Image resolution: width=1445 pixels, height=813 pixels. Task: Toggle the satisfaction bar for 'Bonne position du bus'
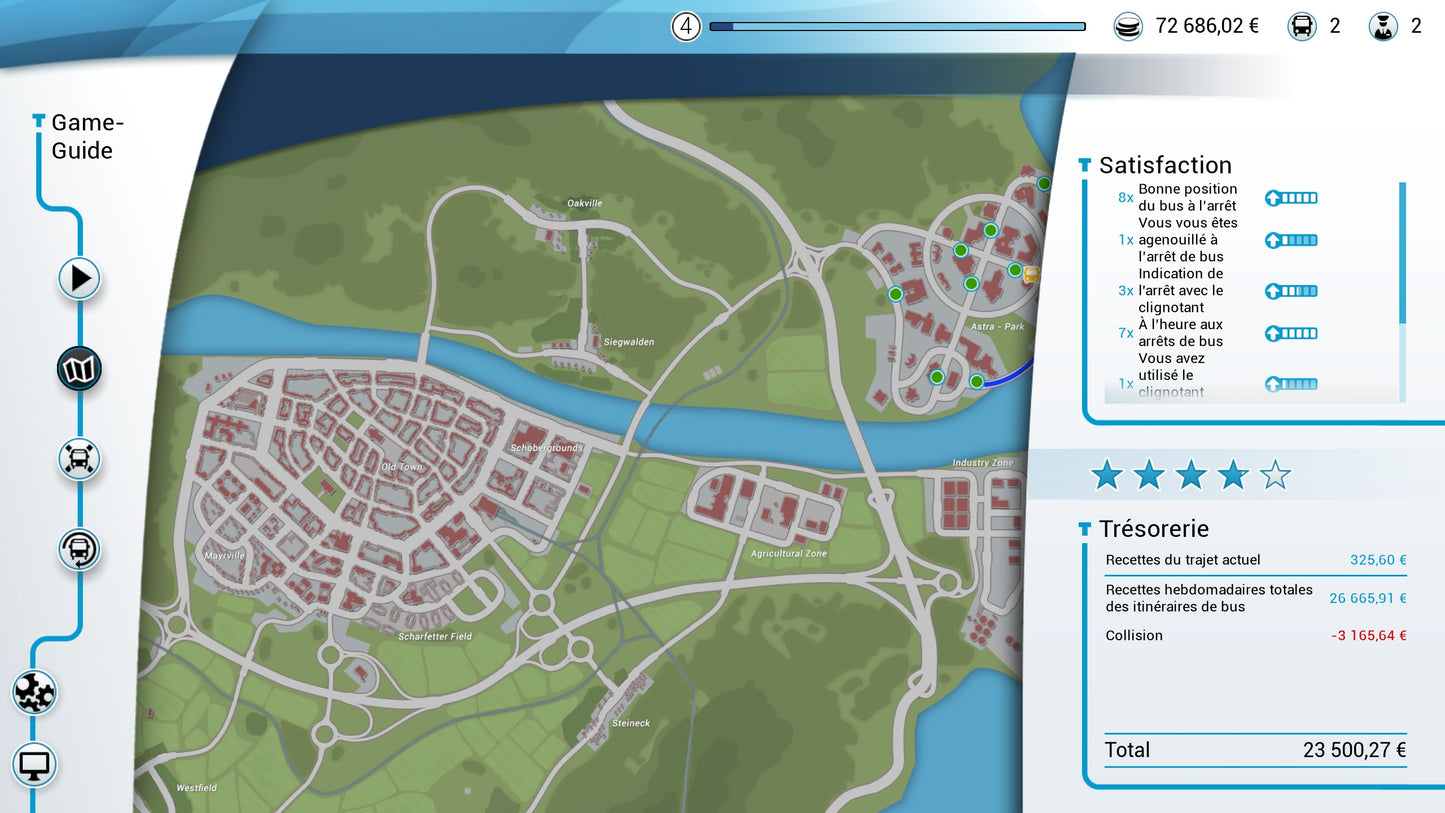pos(1290,197)
